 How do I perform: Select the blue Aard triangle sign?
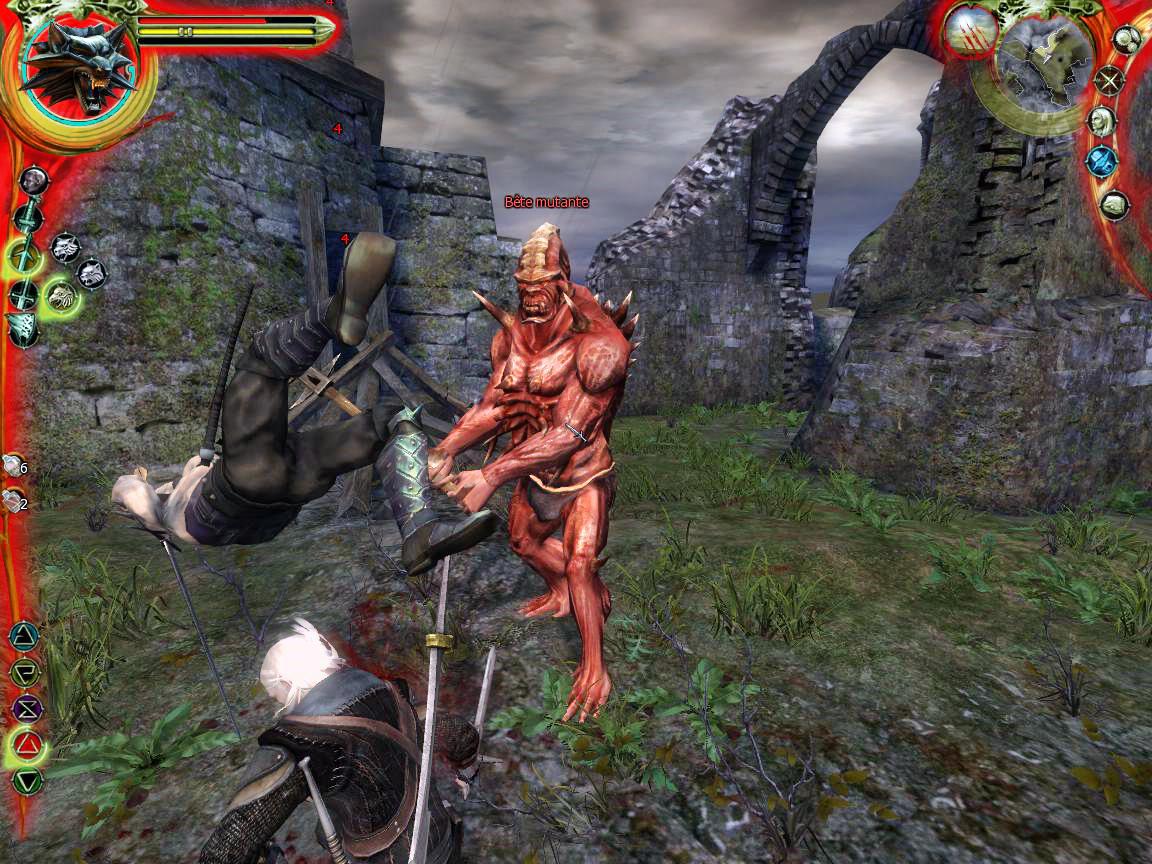[24, 636]
